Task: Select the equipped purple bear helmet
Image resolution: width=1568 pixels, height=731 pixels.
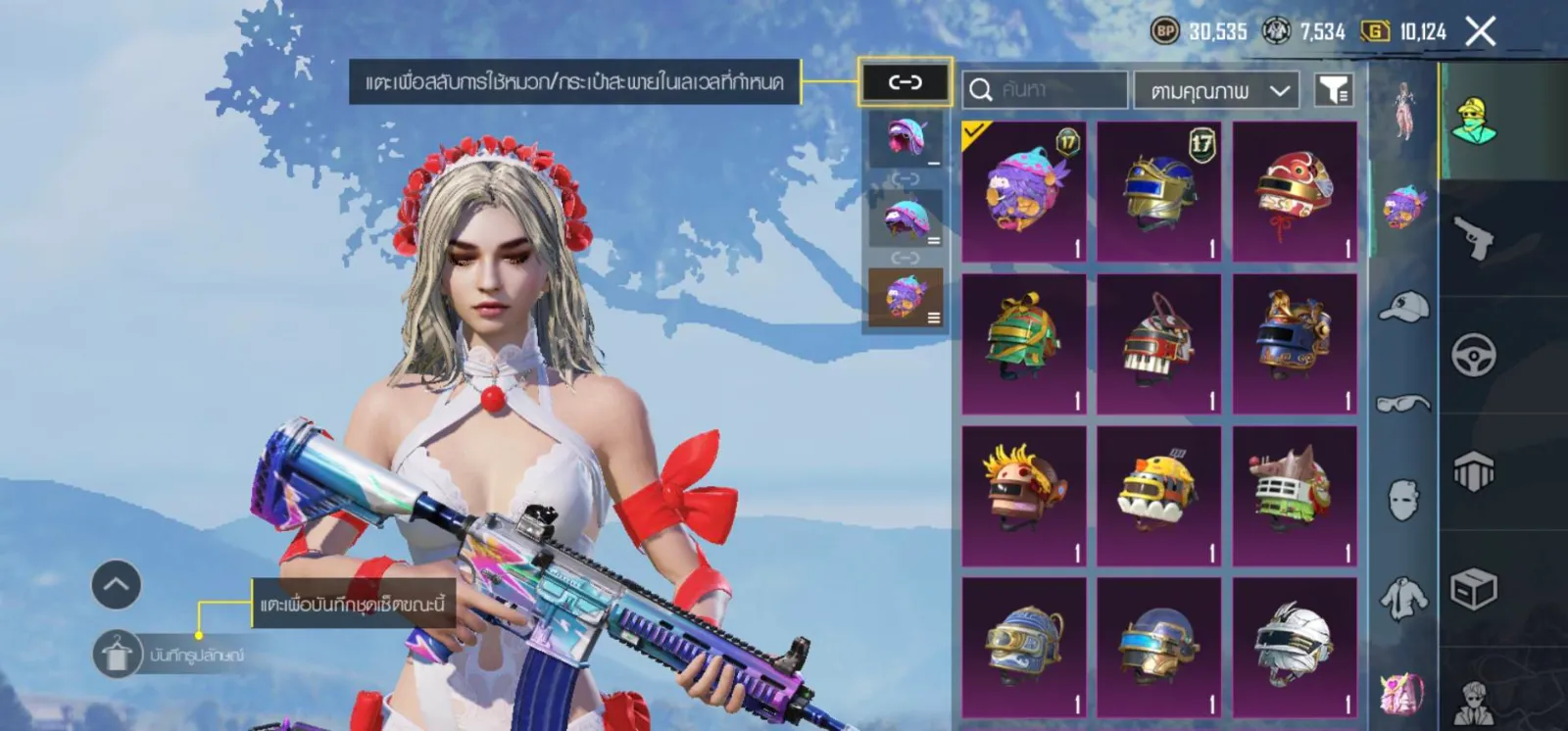Action: (1024, 191)
